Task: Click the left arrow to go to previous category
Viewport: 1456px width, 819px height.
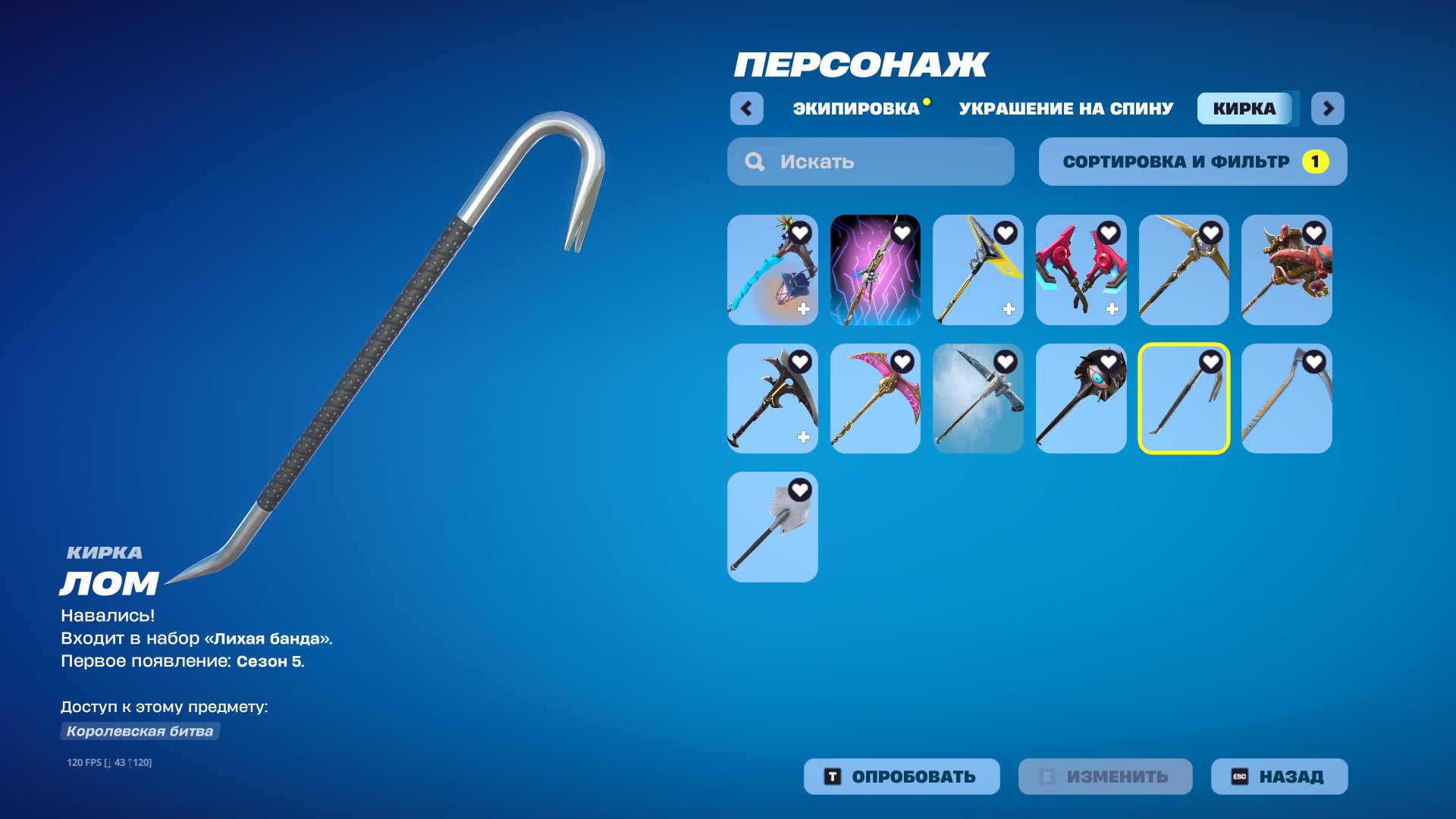Action: [747, 108]
